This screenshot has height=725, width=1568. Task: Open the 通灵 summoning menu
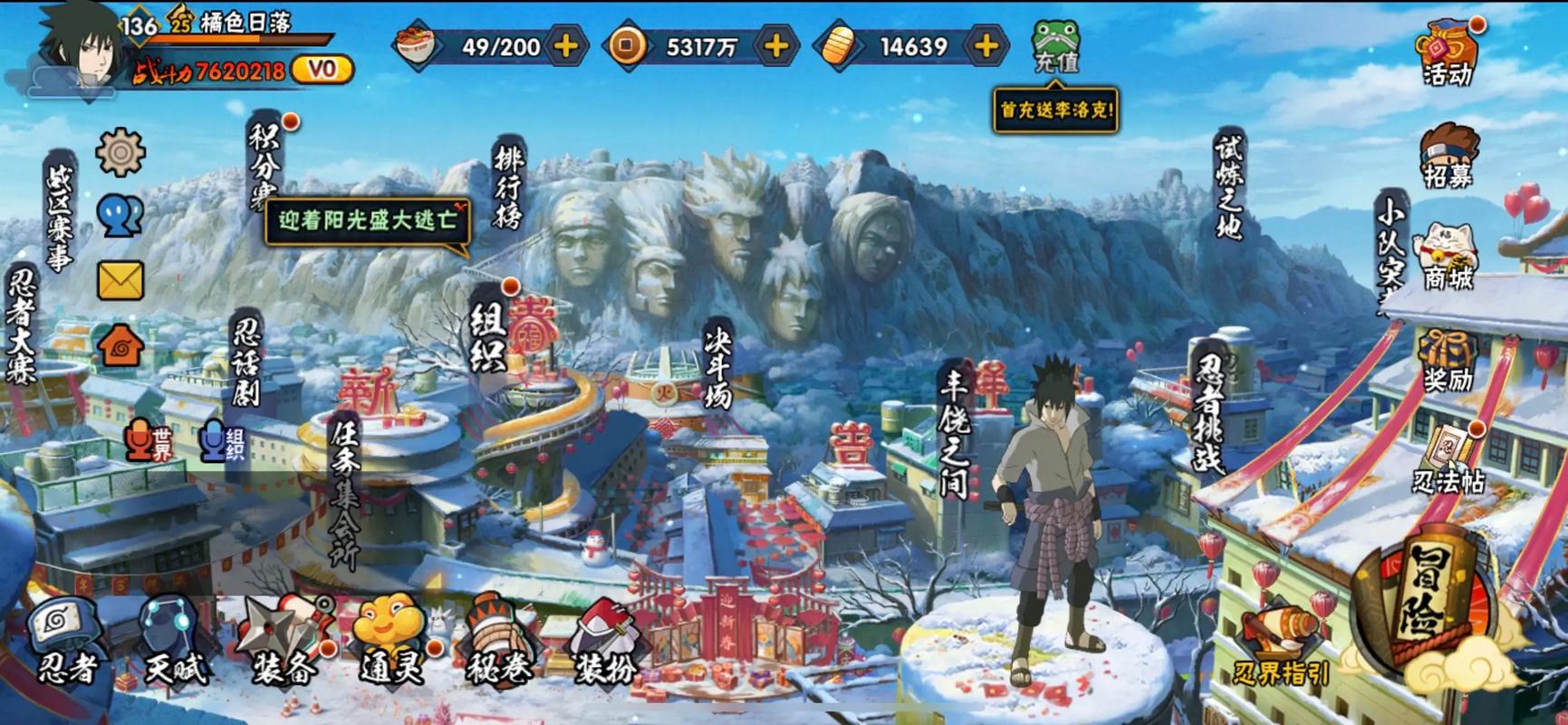click(391, 641)
